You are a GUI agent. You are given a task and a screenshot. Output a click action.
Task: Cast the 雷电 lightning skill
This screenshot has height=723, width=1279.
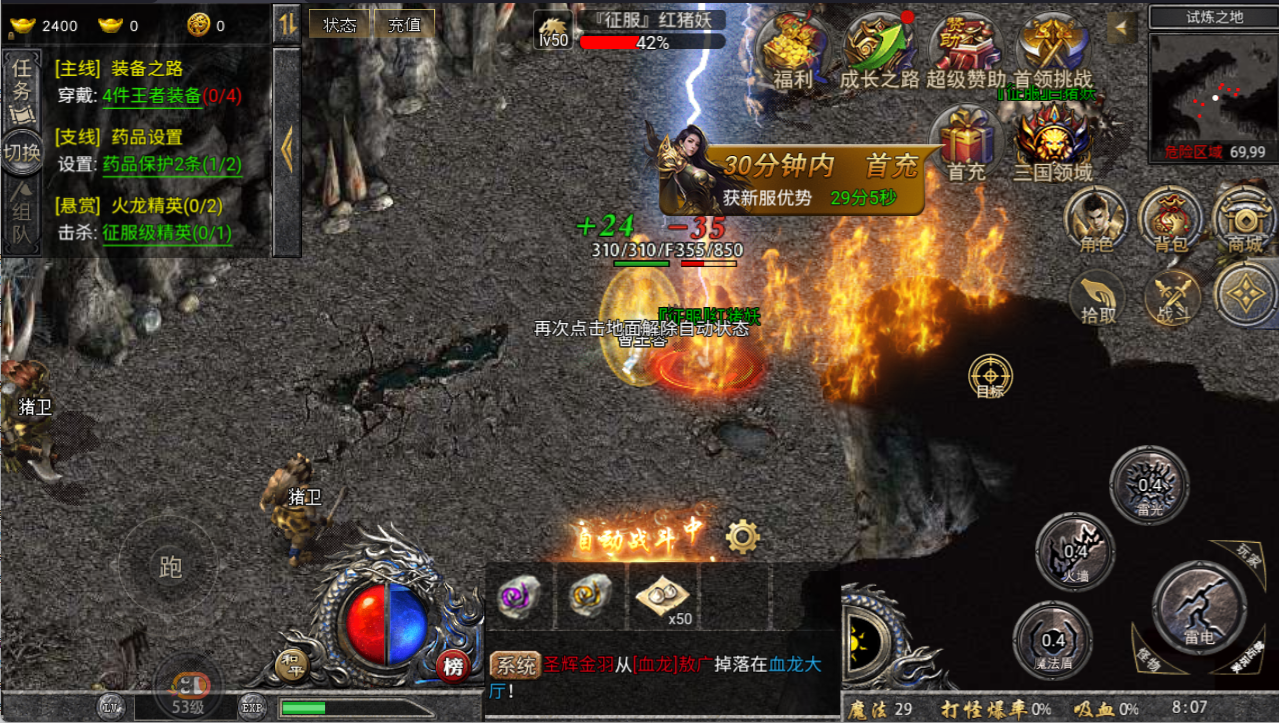click(x=1198, y=603)
